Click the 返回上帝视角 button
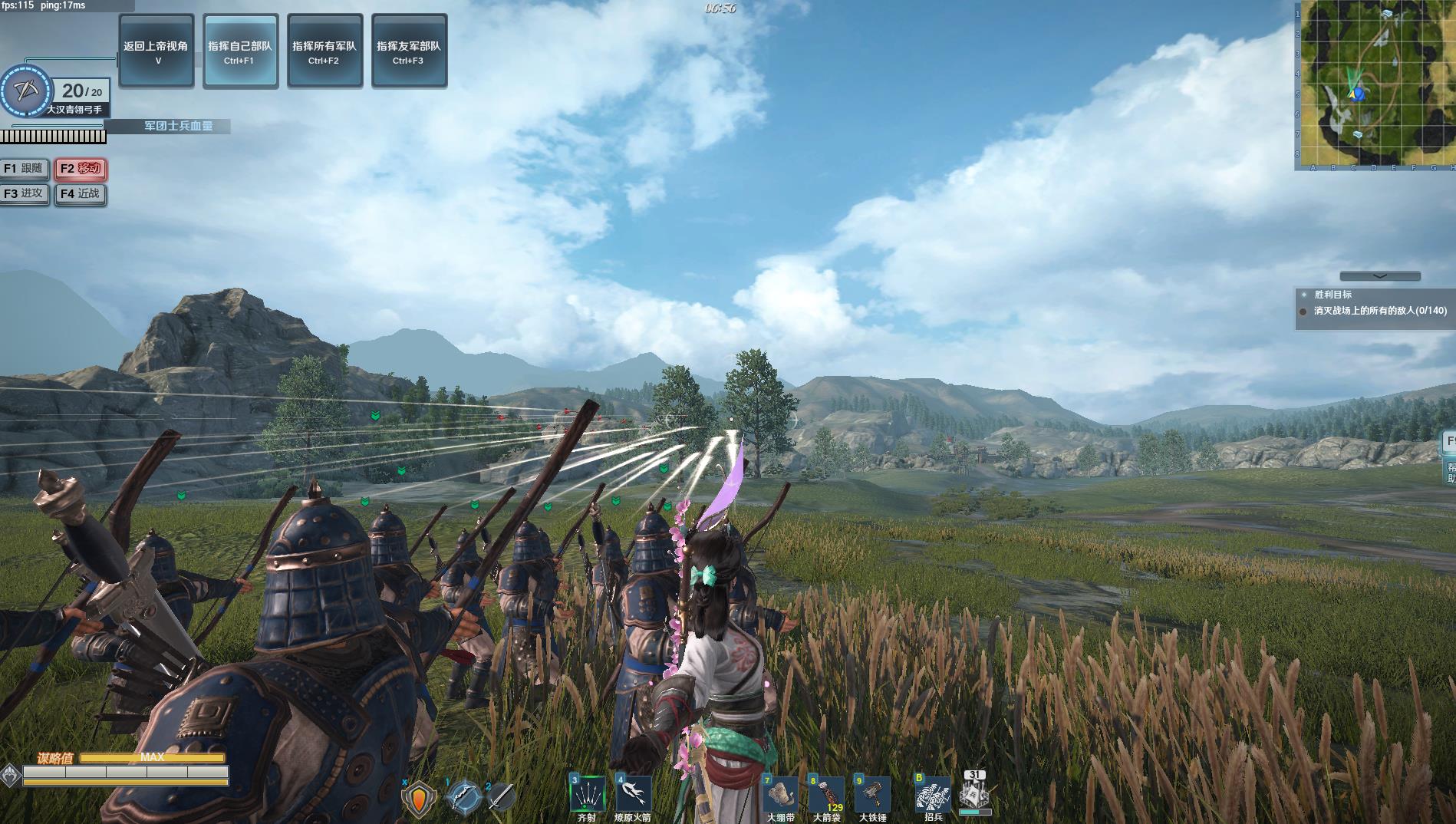 (156, 51)
